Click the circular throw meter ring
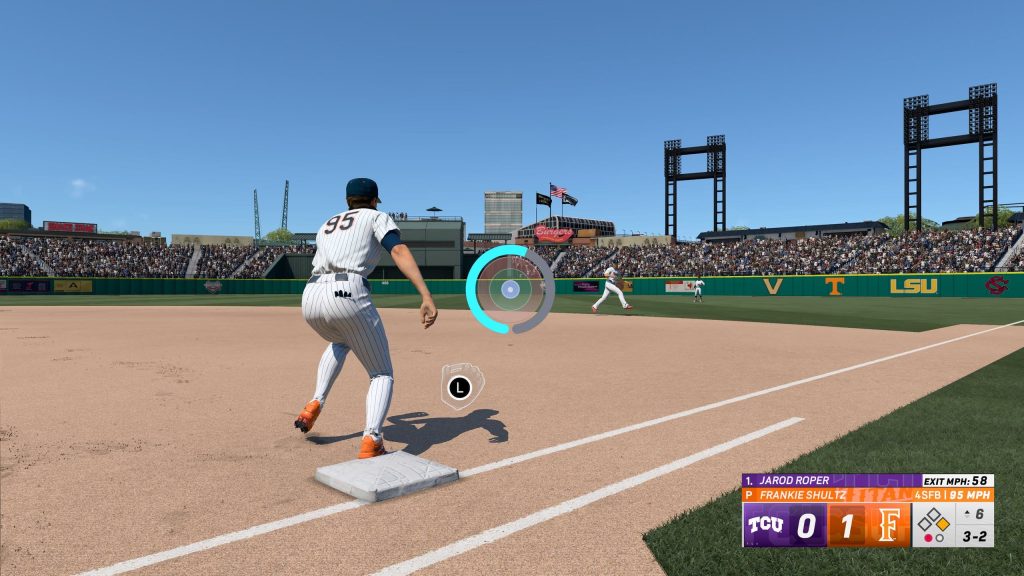The height and width of the screenshot is (576, 1024). click(510, 290)
